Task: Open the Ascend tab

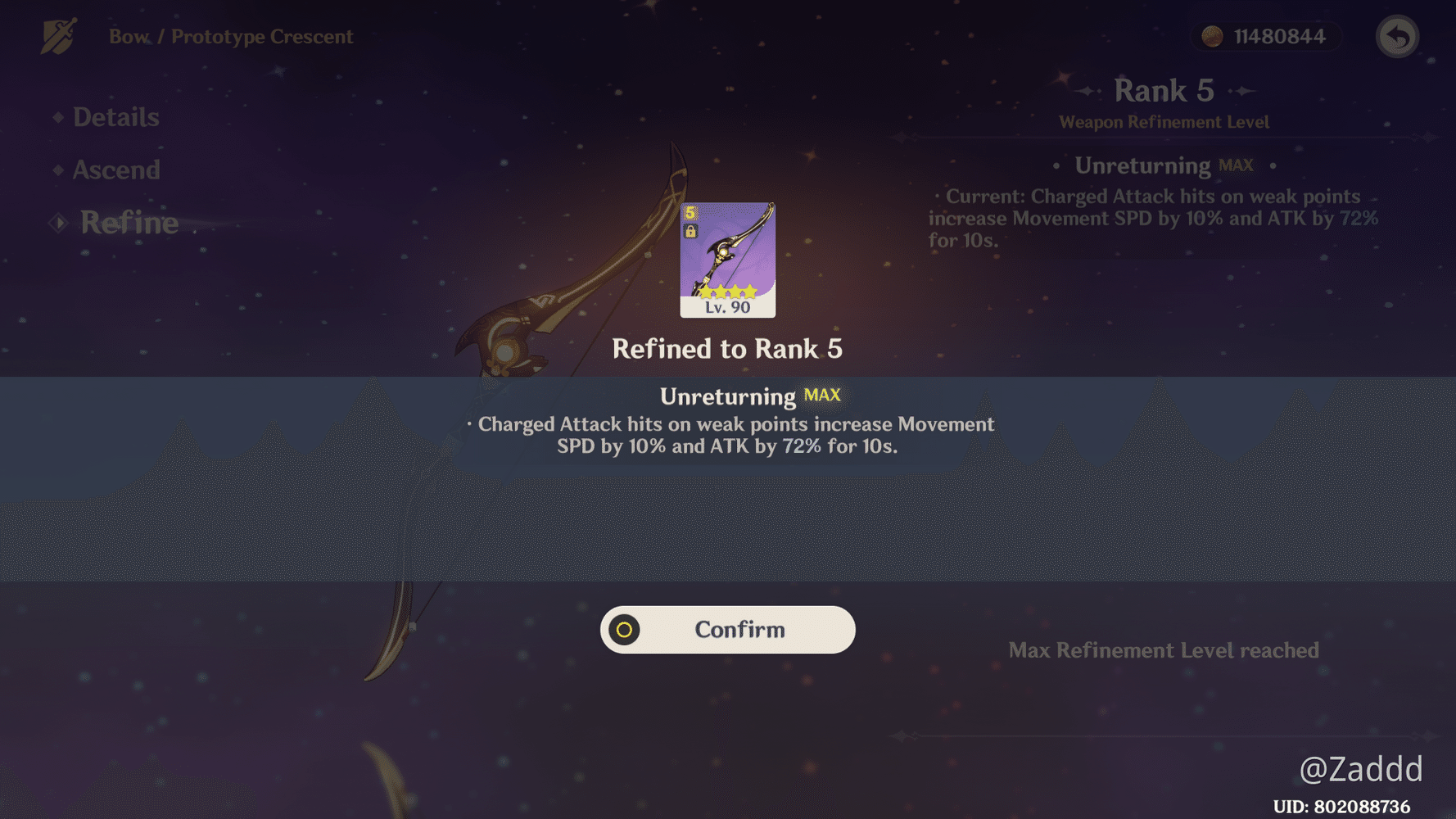Action: 116,170
